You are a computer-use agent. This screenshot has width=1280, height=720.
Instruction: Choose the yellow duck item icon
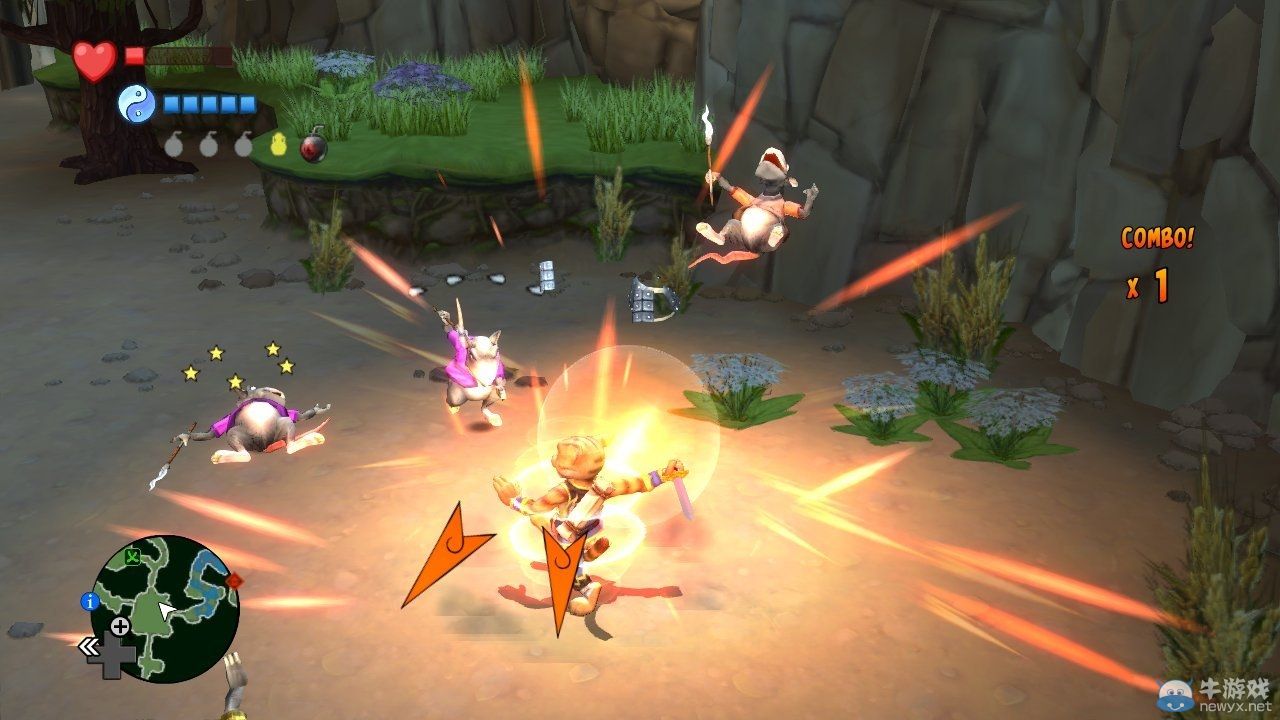click(x=279, y=145)
